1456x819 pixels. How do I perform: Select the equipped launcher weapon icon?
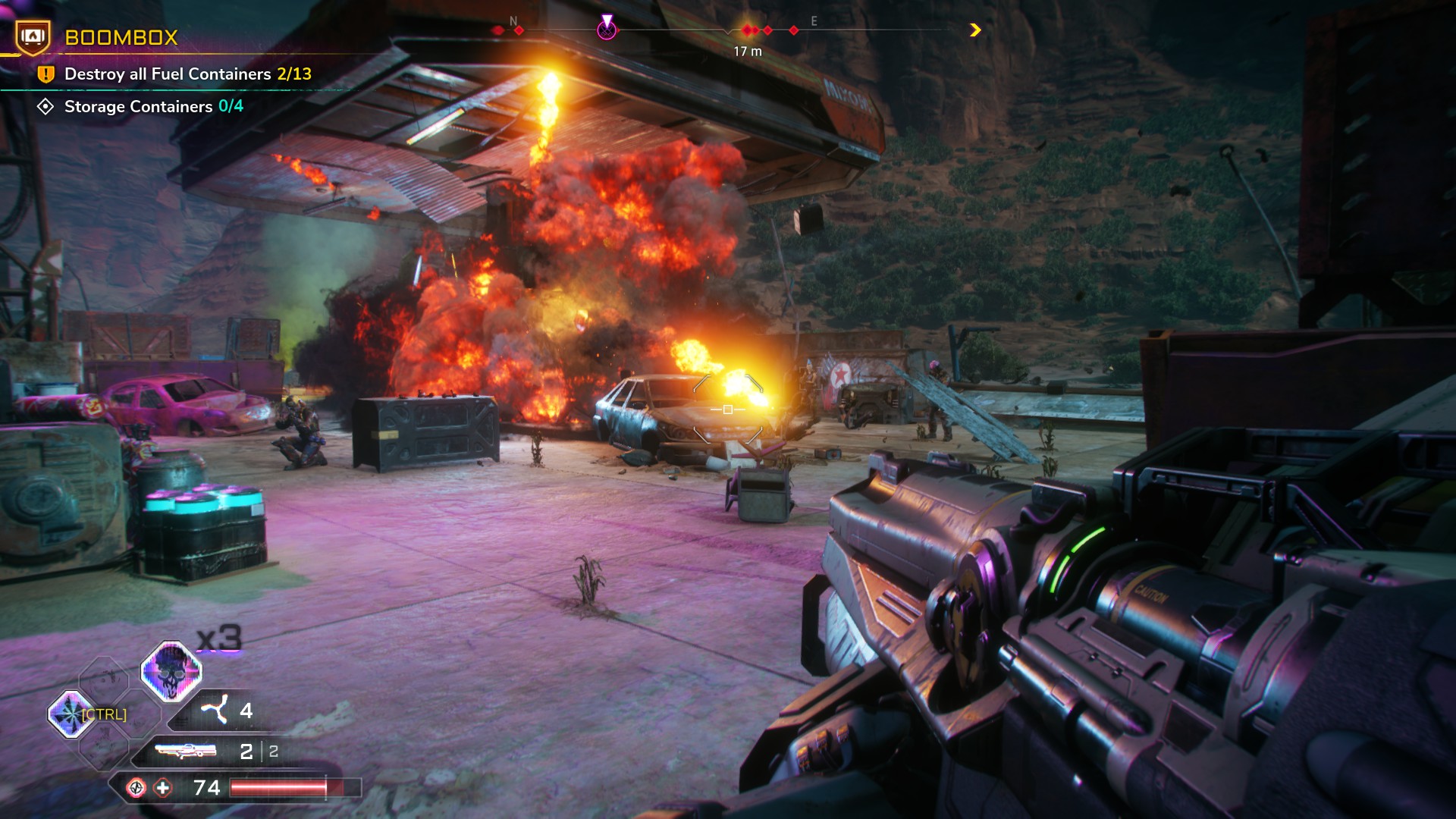pyautogui.click(x=186, y=751)
